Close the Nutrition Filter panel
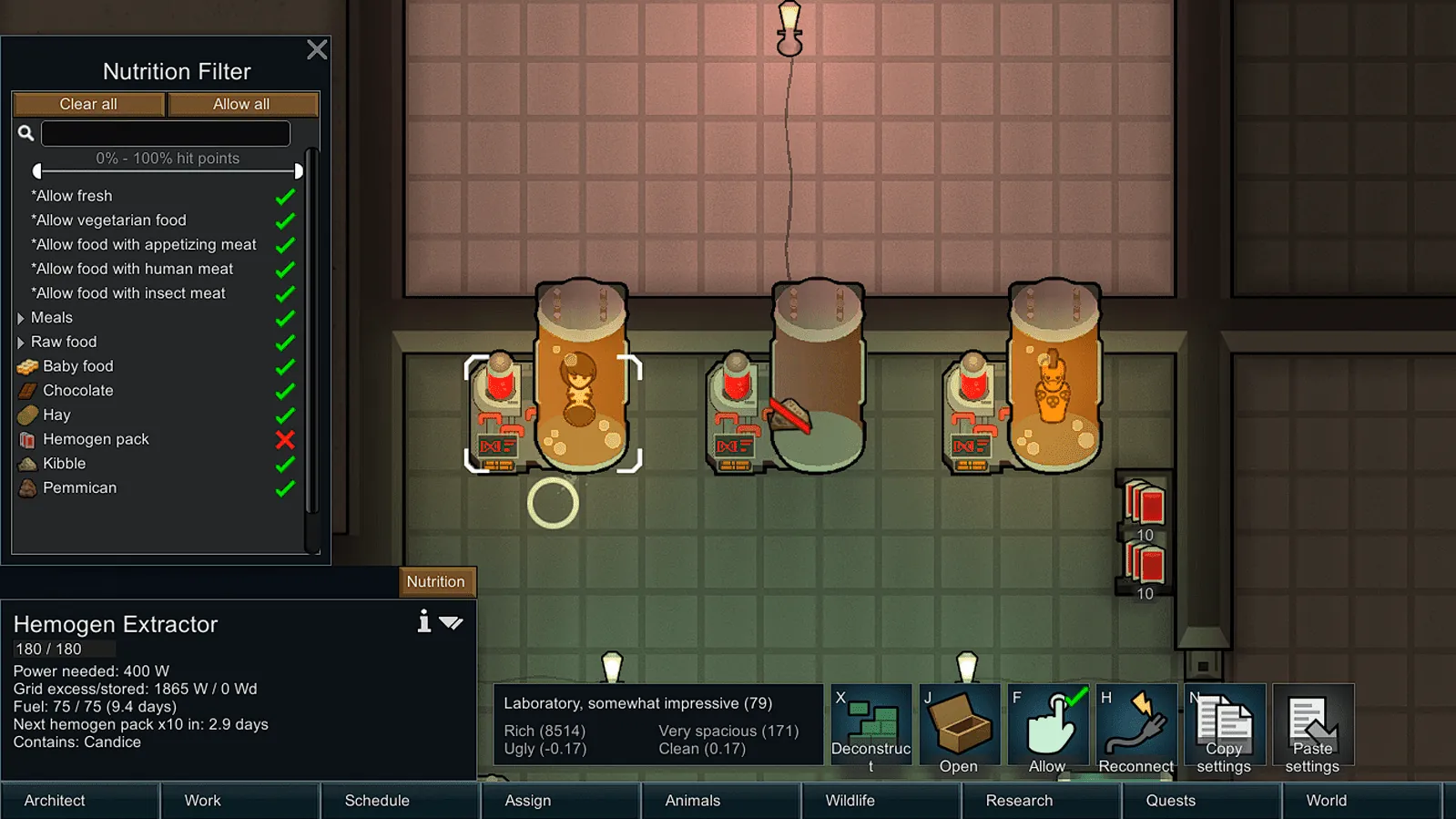The image size is (1456, 819). coord(317,49)
